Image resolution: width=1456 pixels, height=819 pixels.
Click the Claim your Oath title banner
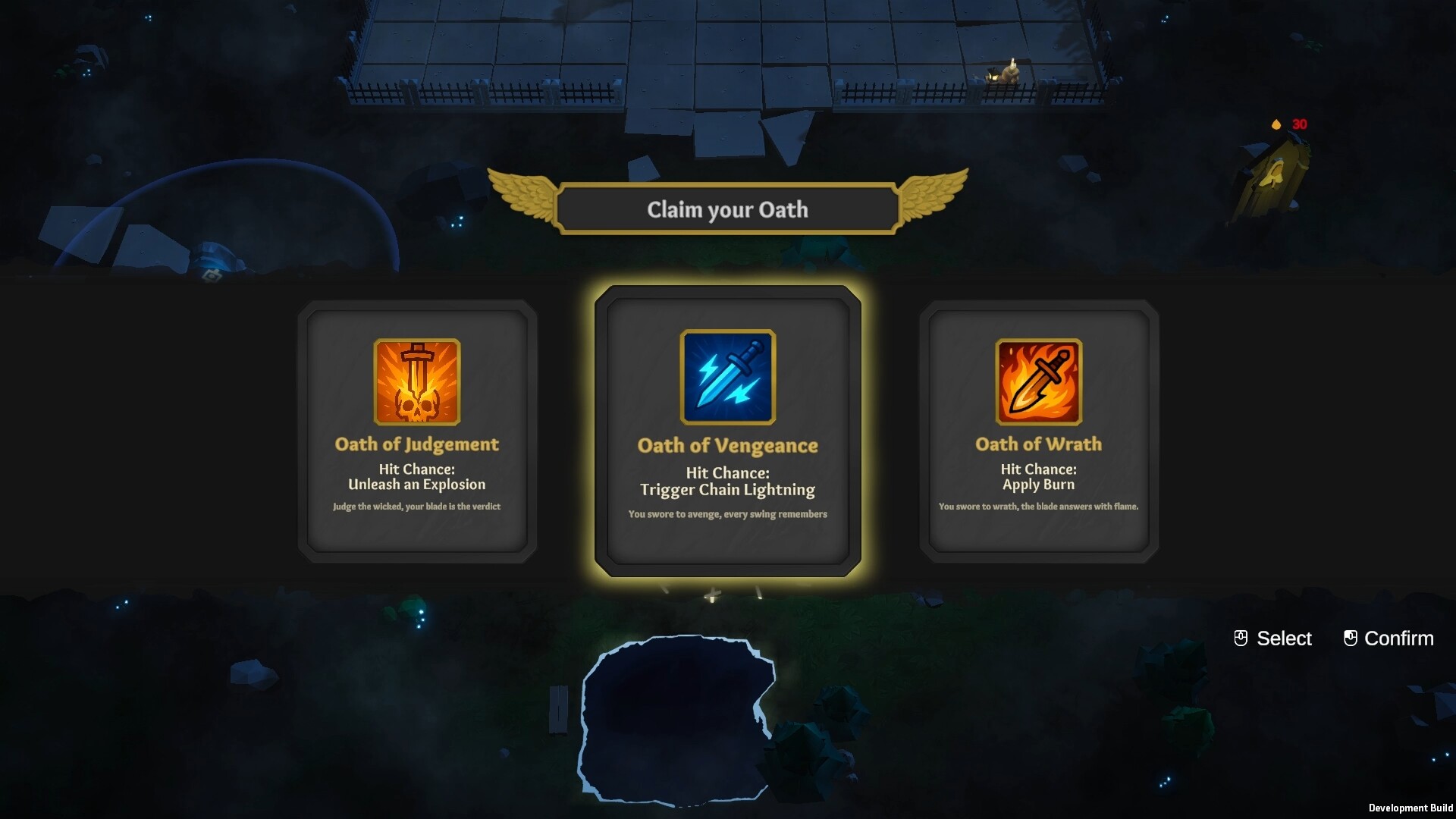[726, 209]
